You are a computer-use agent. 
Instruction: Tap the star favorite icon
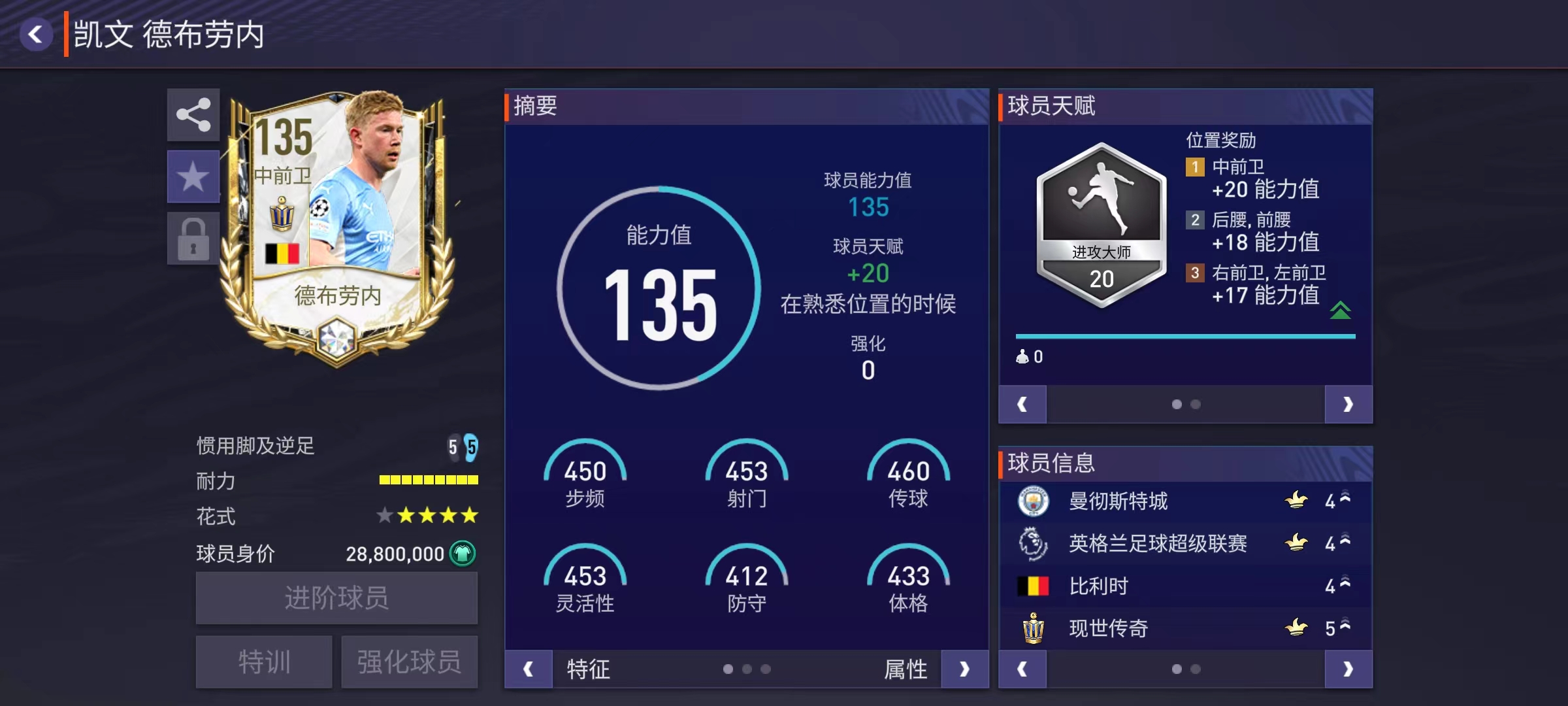pos(193,175)
